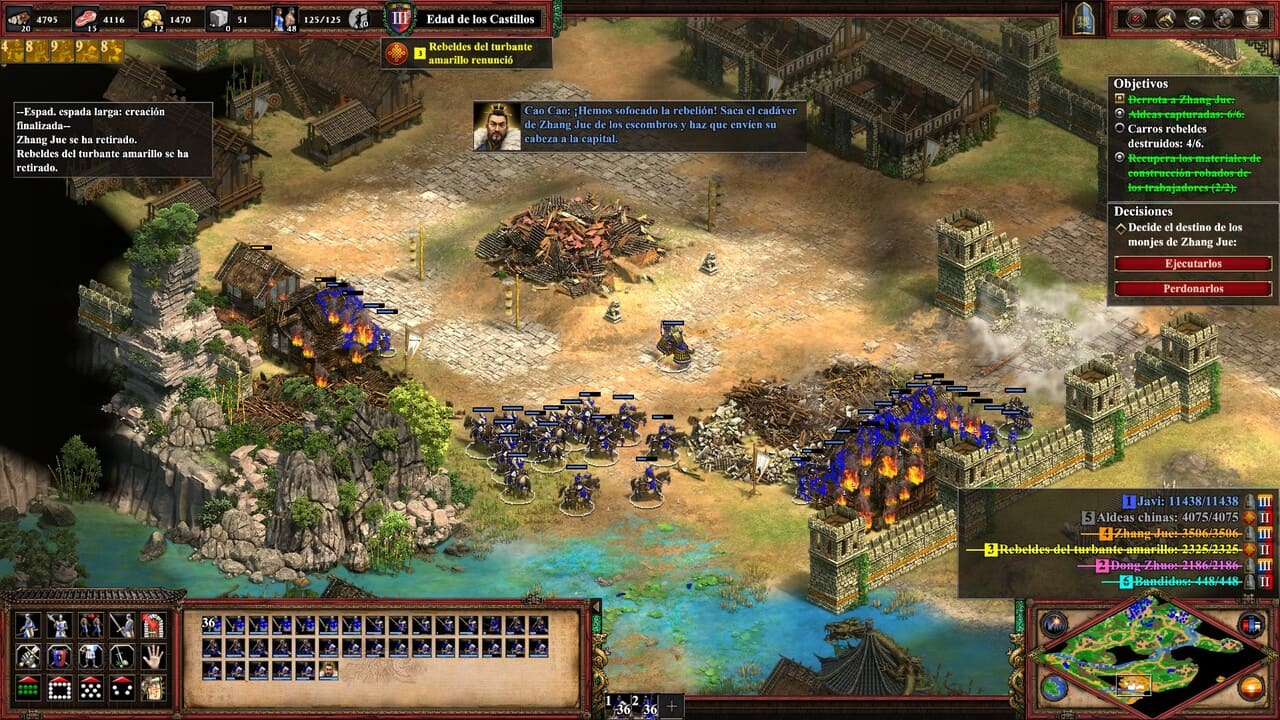Toggle the minimap colored flags button
This screenshot has width=1280, height=720.
coord(1251,624)
